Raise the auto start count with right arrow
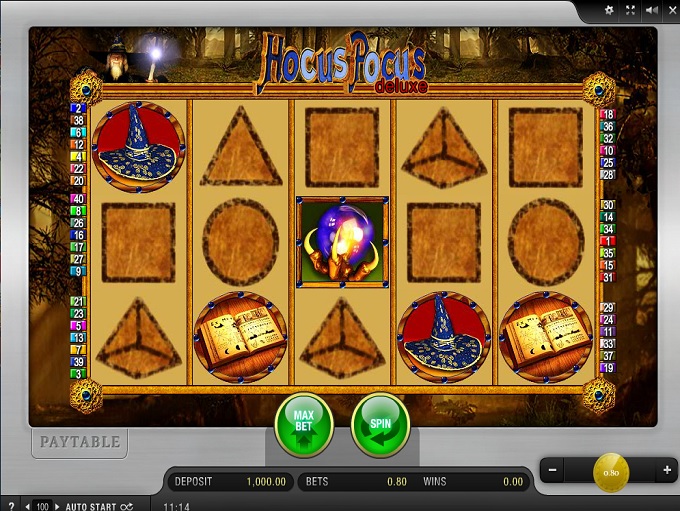This screenshot has height=511, width=680. 57,506
